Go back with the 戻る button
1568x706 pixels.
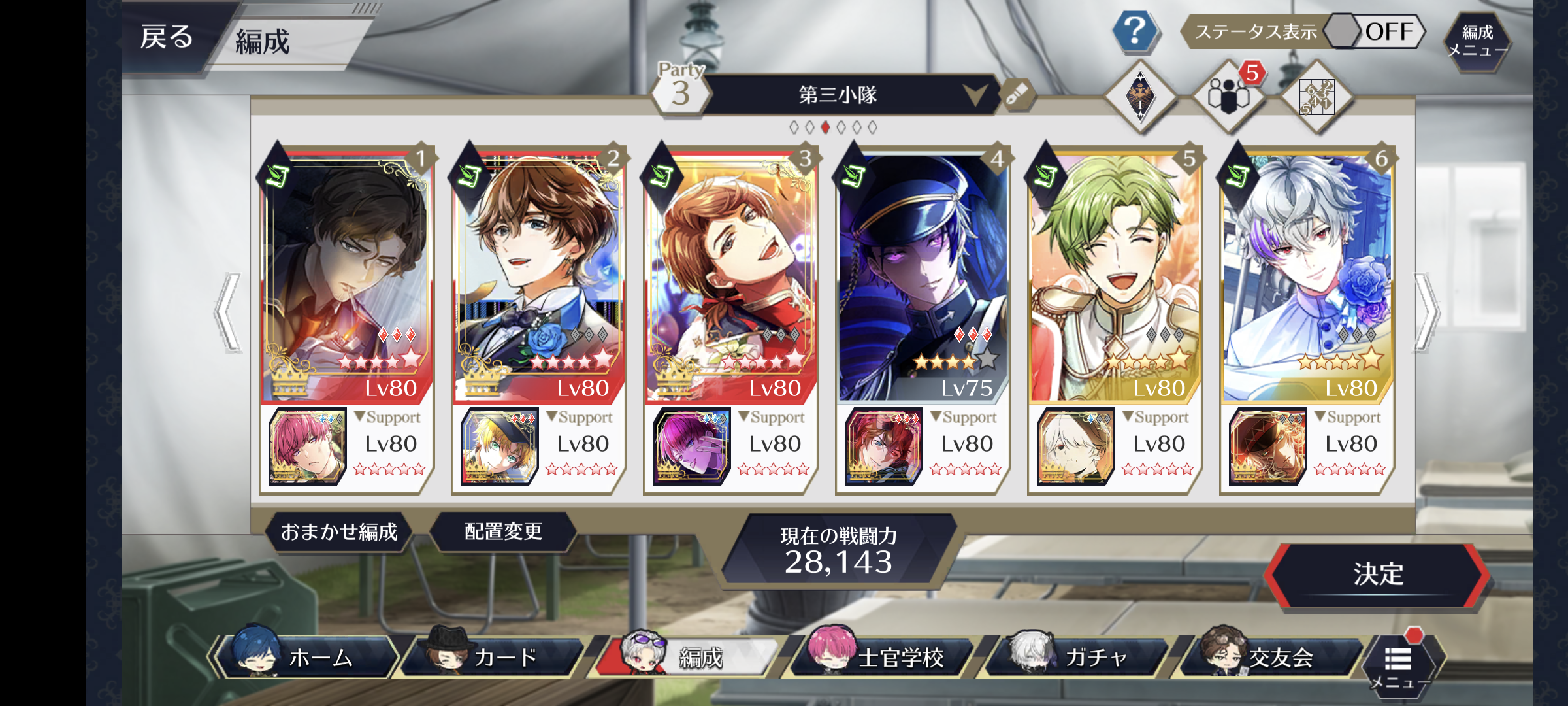[167, 37]
